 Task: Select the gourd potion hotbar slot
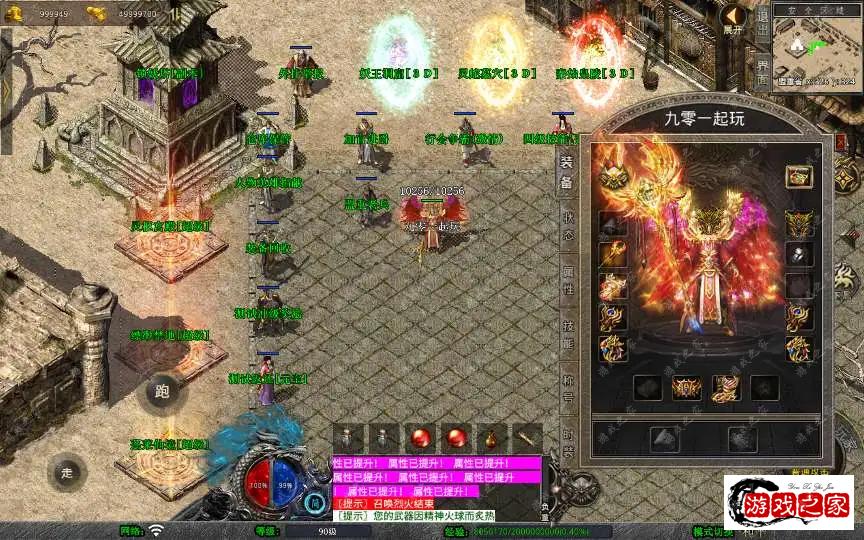coord(492,437)
